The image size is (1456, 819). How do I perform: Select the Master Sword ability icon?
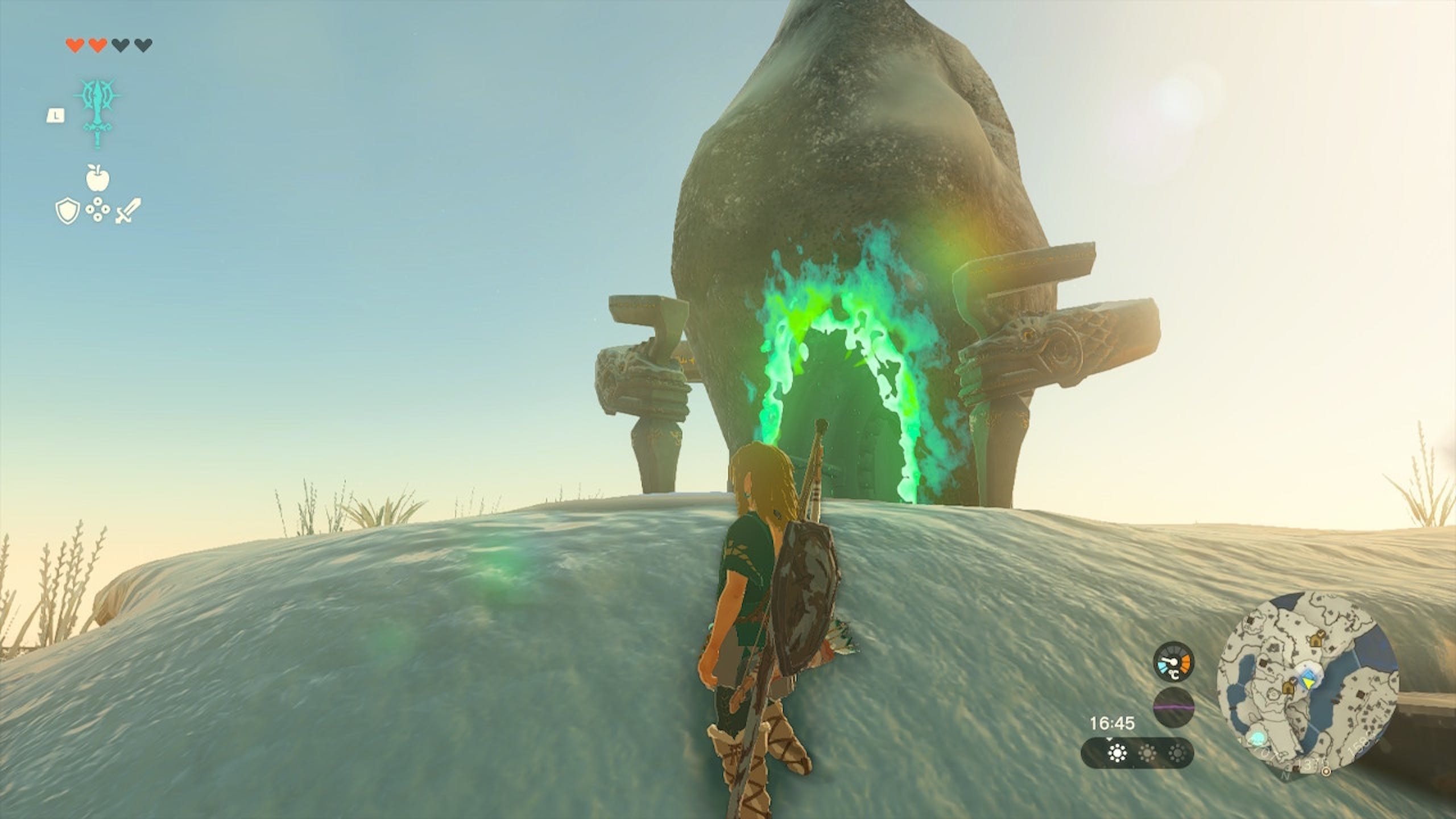(99, 113)
